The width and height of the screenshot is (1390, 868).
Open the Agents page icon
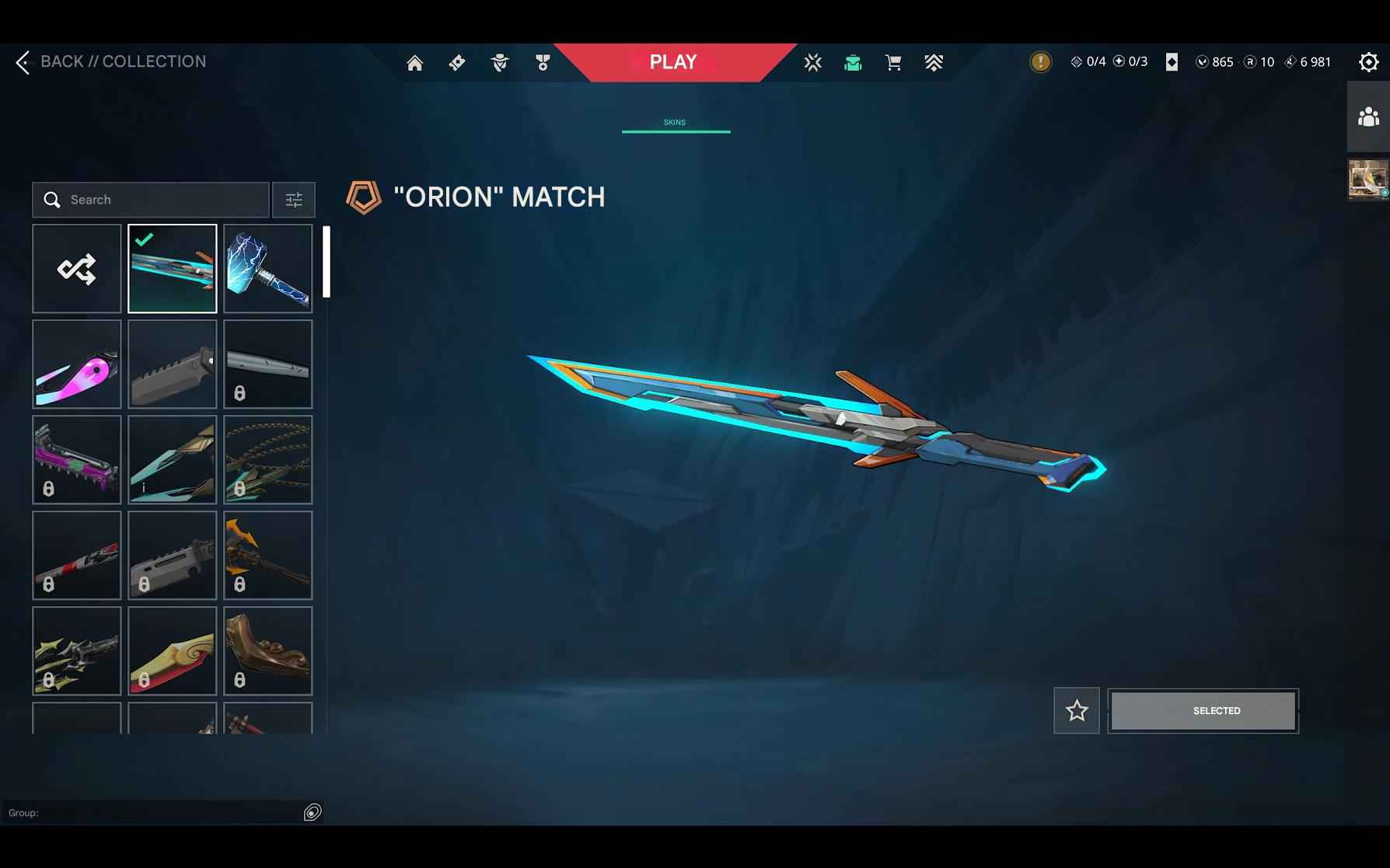coord(500,62)
